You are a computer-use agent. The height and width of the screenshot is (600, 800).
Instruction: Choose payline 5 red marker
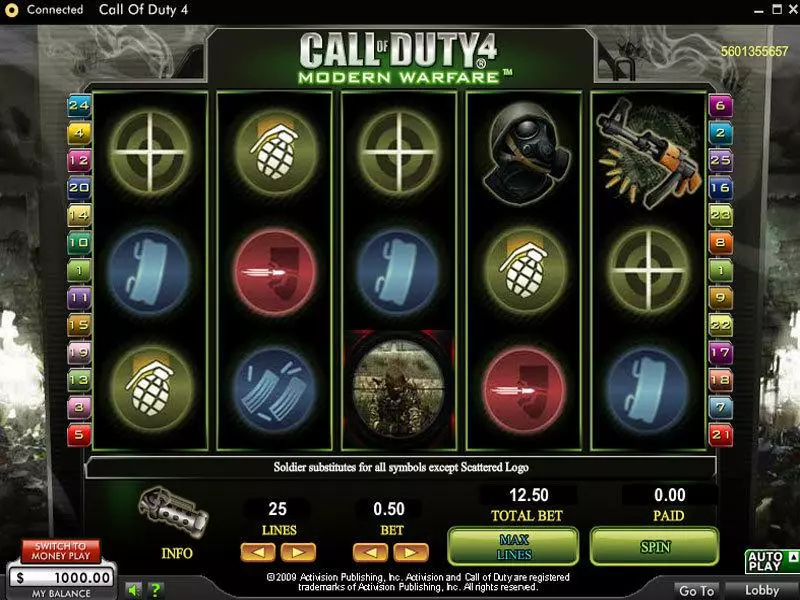pyautogui.click(x=78, y=435)
